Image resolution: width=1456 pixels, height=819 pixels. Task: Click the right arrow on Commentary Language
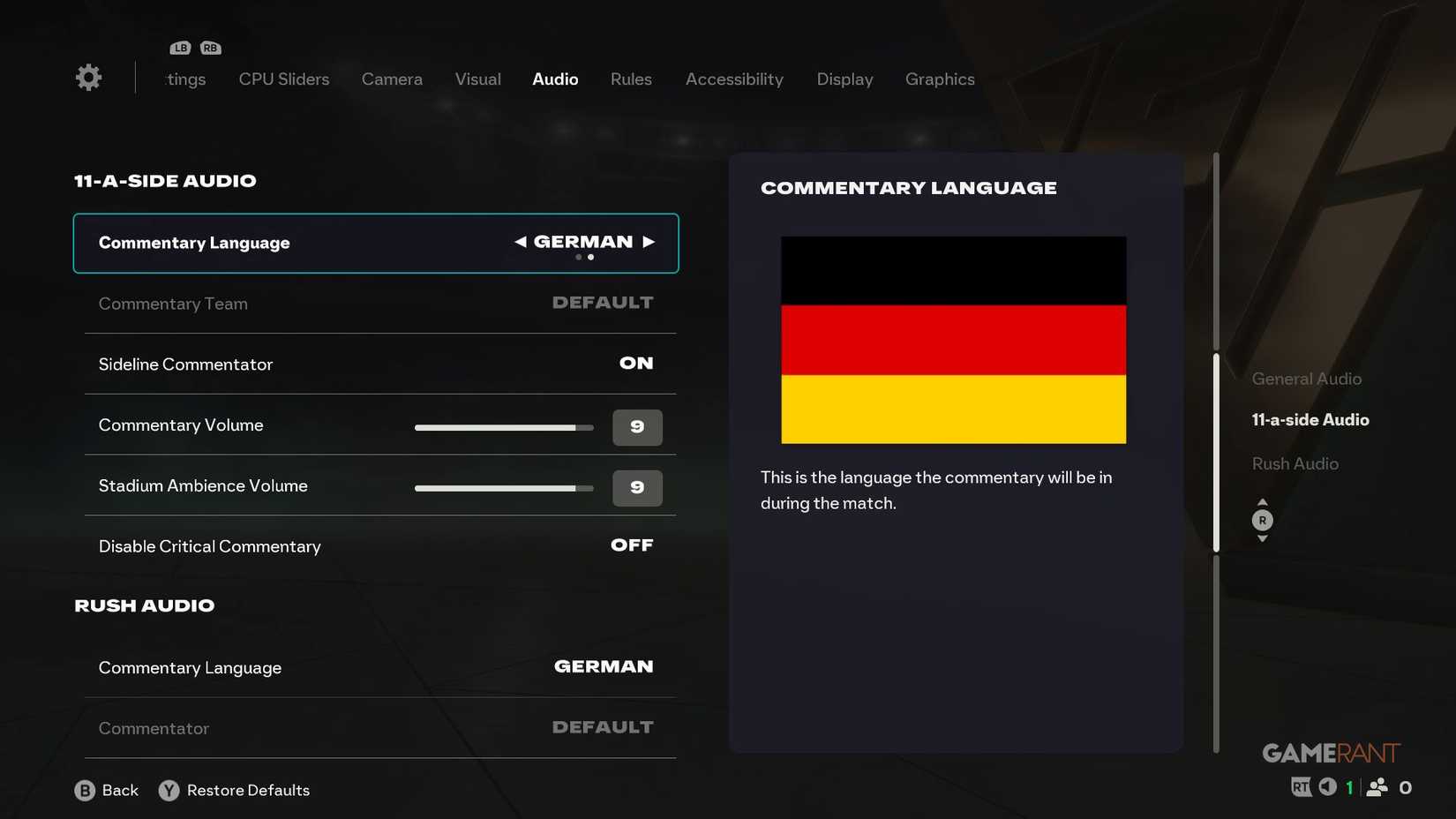650,241
